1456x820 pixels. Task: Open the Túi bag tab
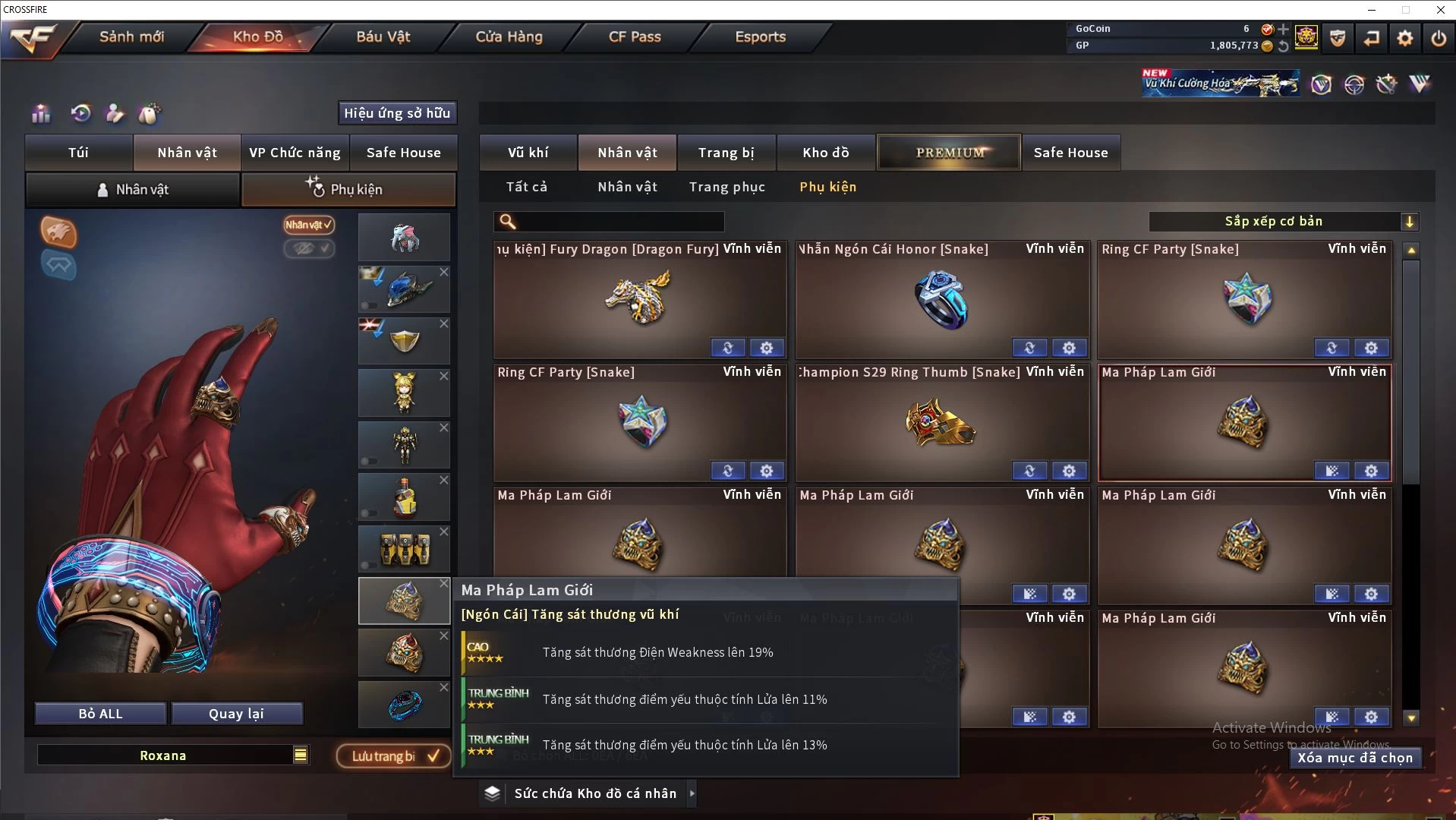click(x=79, y=153)
